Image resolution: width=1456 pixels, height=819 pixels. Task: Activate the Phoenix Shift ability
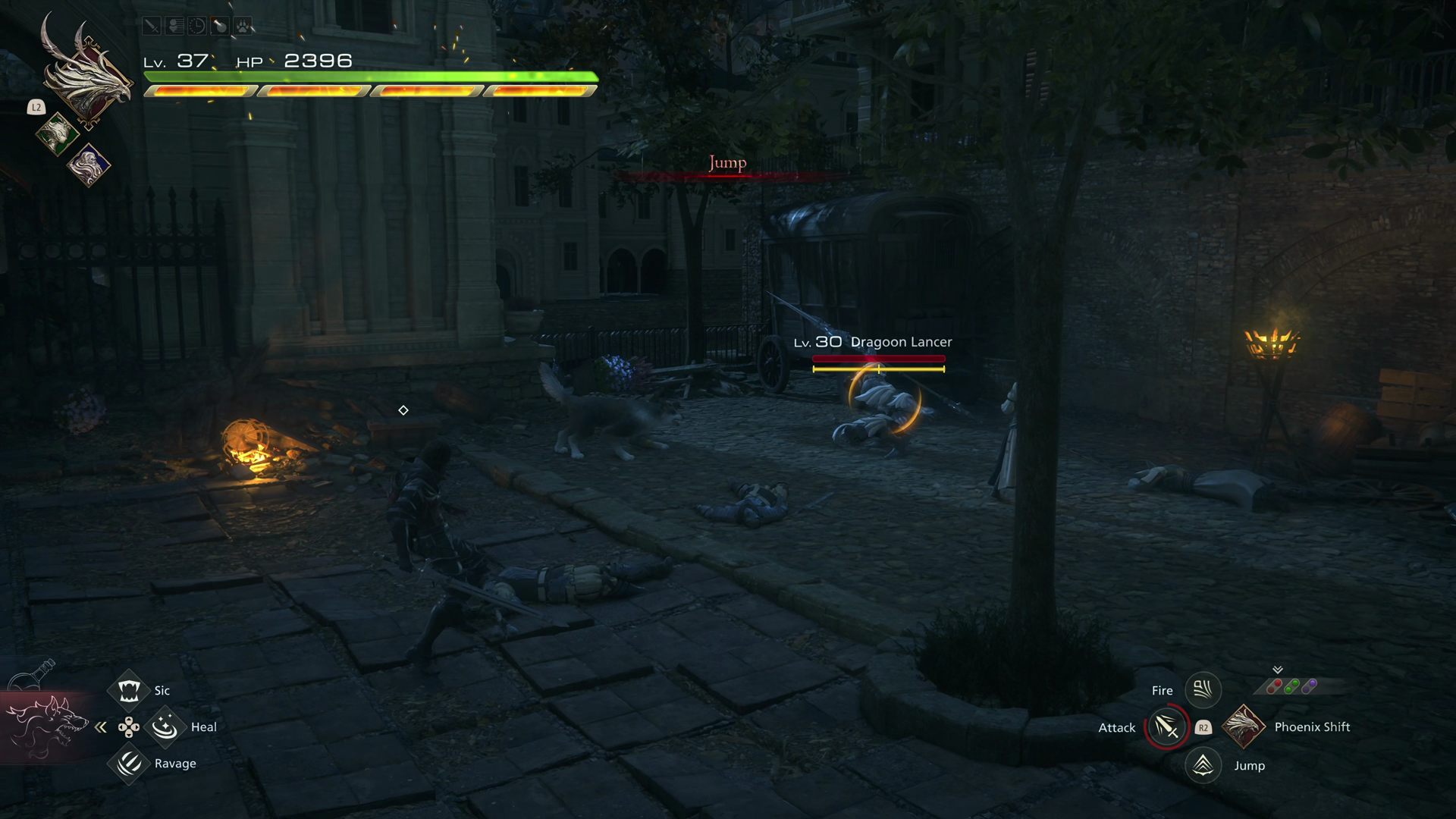1243,726
